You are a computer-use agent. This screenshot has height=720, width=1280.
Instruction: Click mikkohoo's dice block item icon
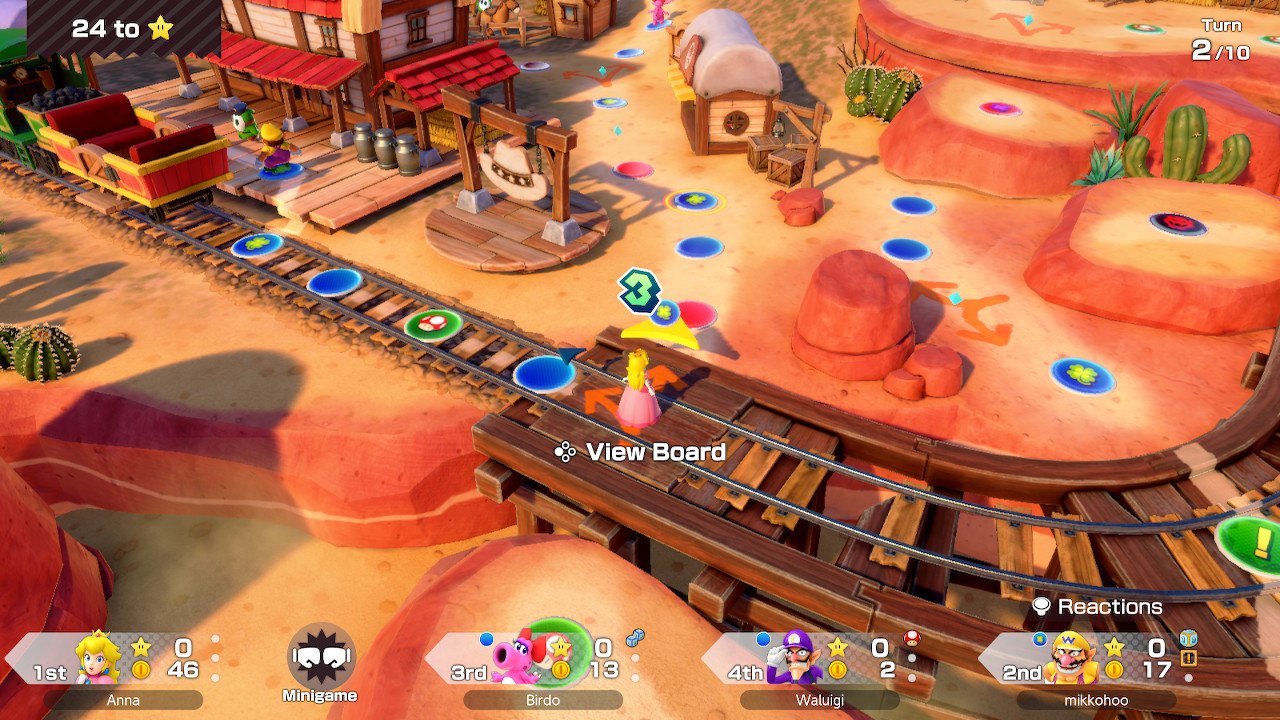click(1188, 638)
